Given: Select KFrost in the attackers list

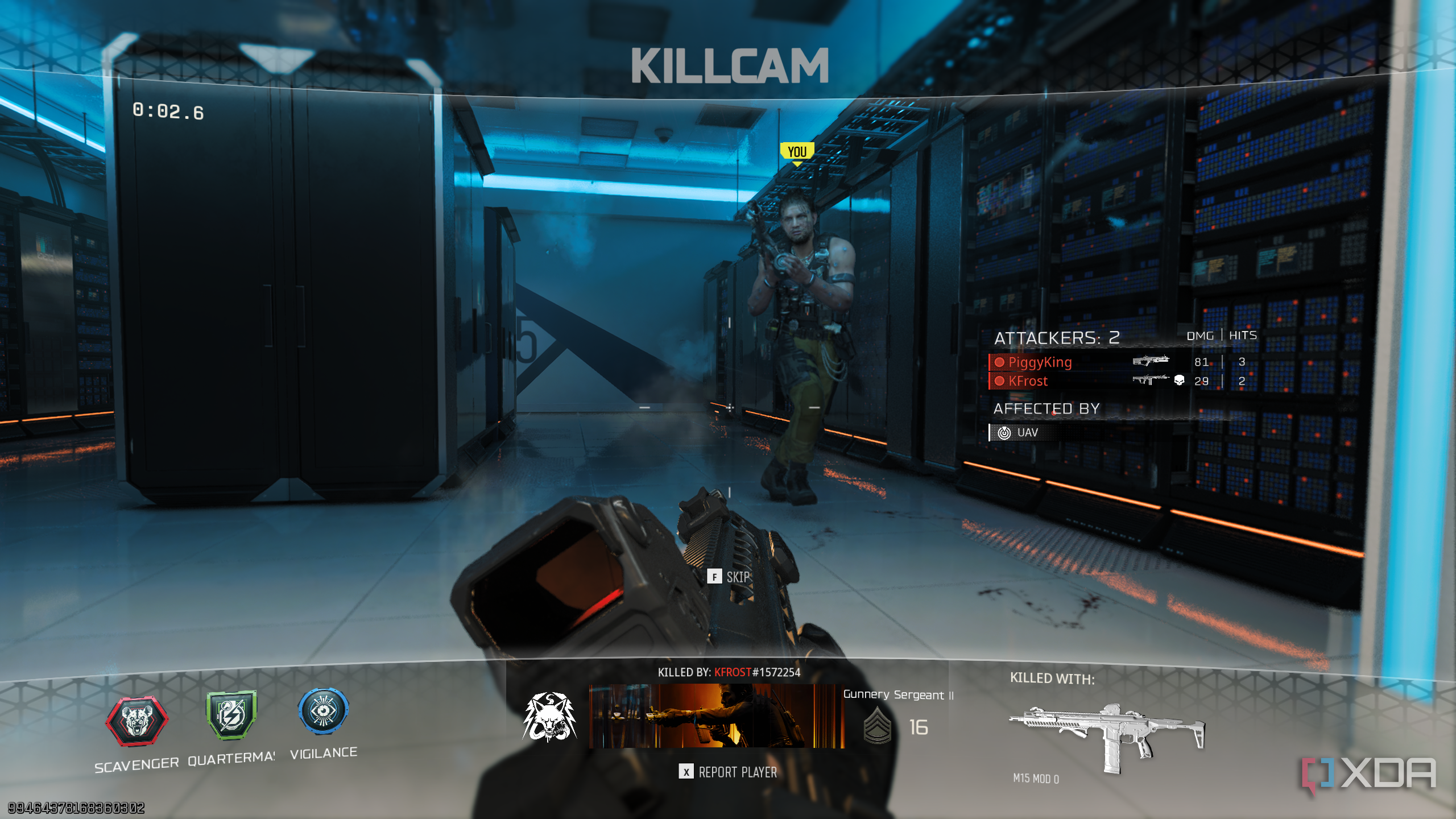Looking at the screenshot, I should pyautogui.click(x=1028, y=381).
